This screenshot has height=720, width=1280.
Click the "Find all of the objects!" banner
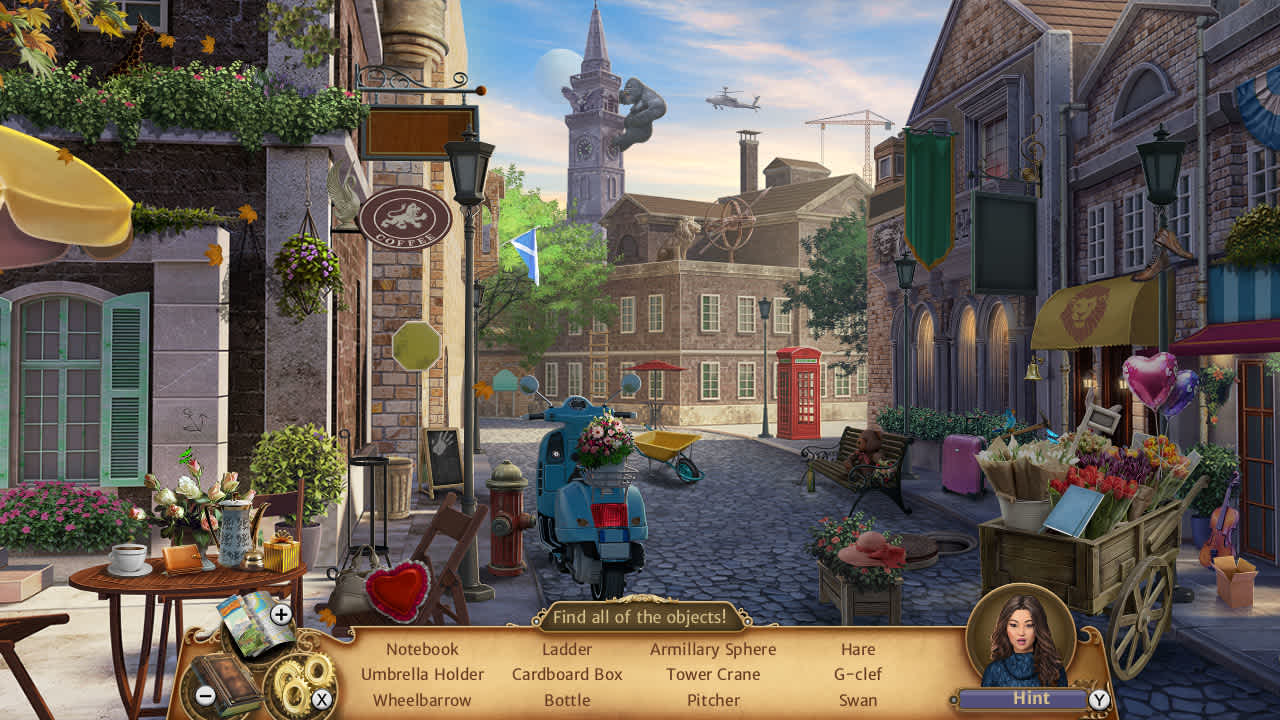point(641,617)
